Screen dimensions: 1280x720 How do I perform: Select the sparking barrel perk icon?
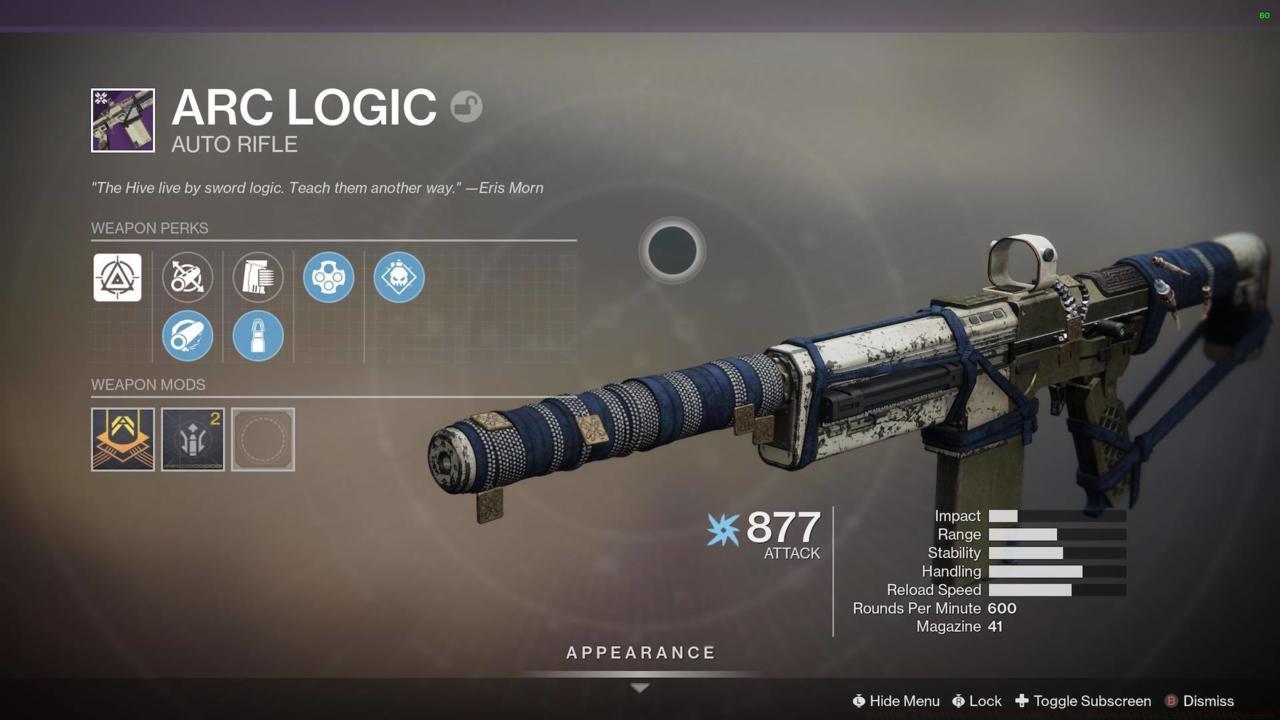click(x=188, y=335)
